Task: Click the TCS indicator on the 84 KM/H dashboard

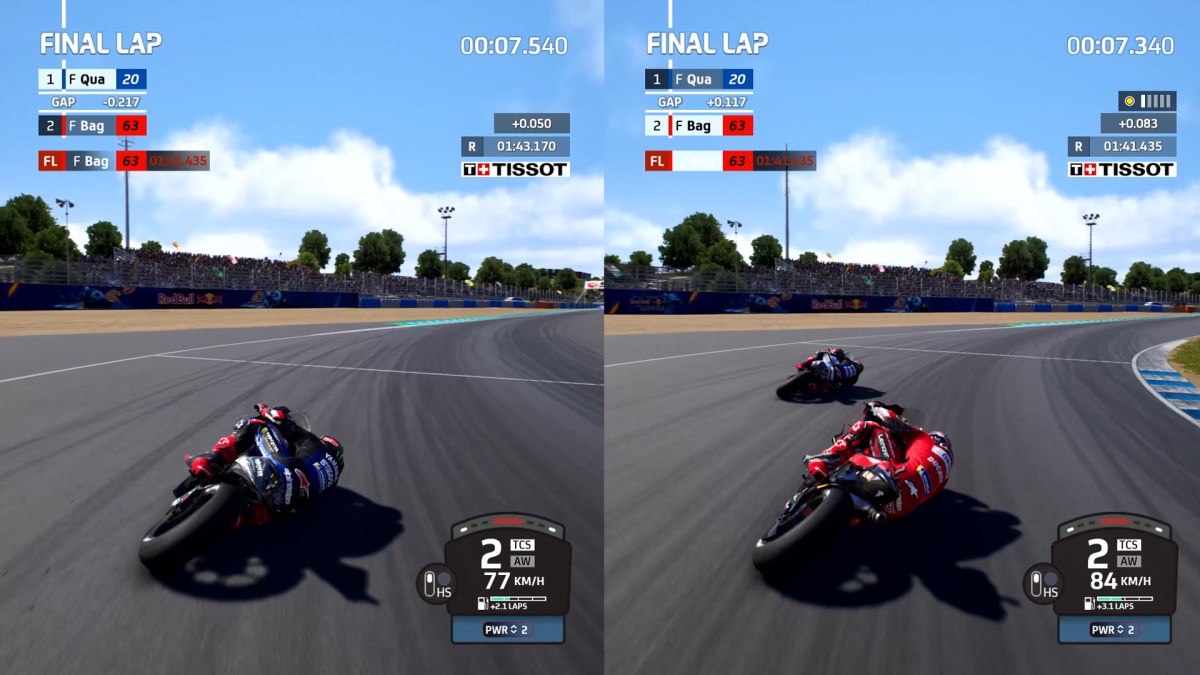Action: [1128, 545]
